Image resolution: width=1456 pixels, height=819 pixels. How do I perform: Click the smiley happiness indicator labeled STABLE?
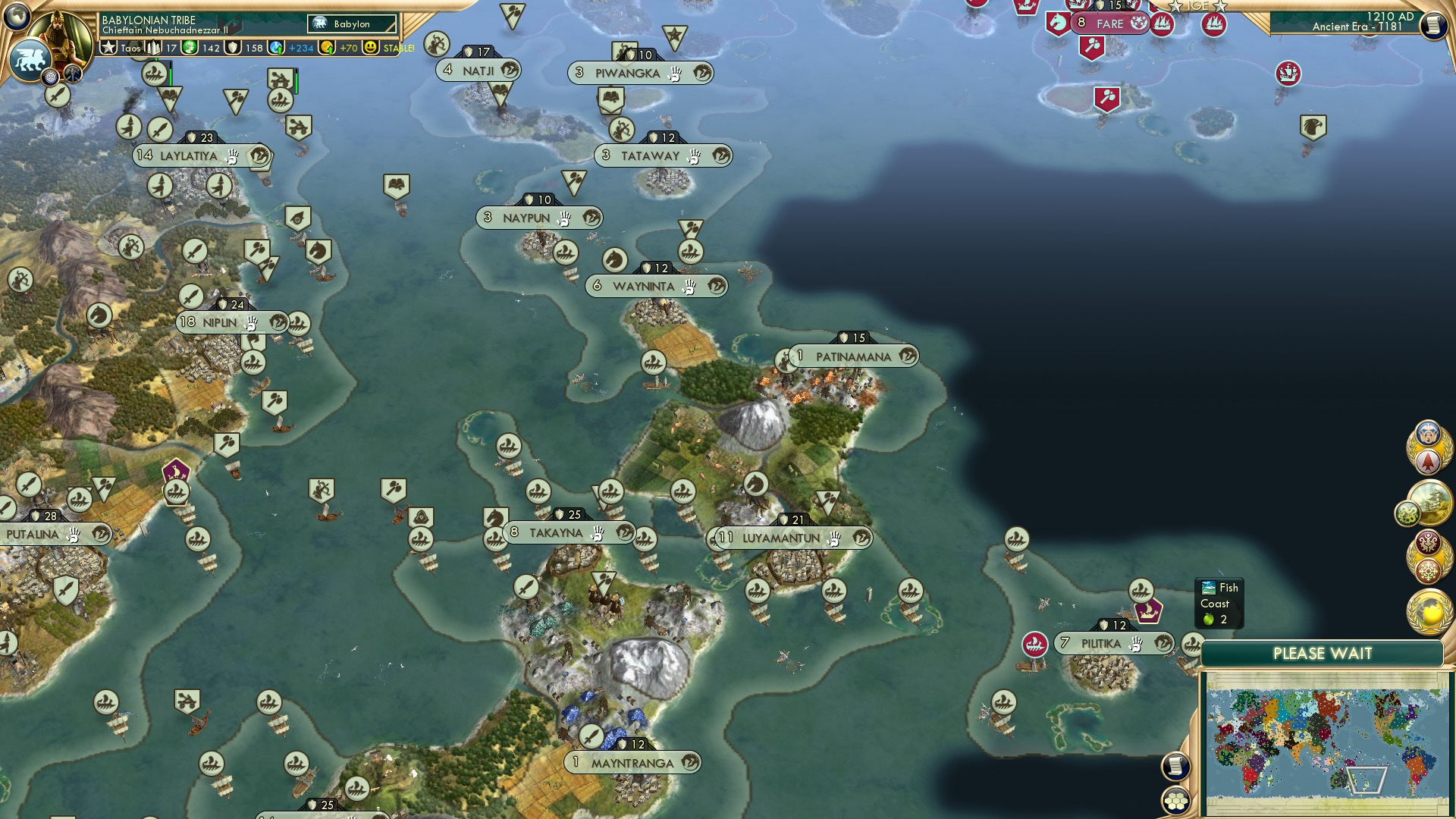(x=370, y=47)
